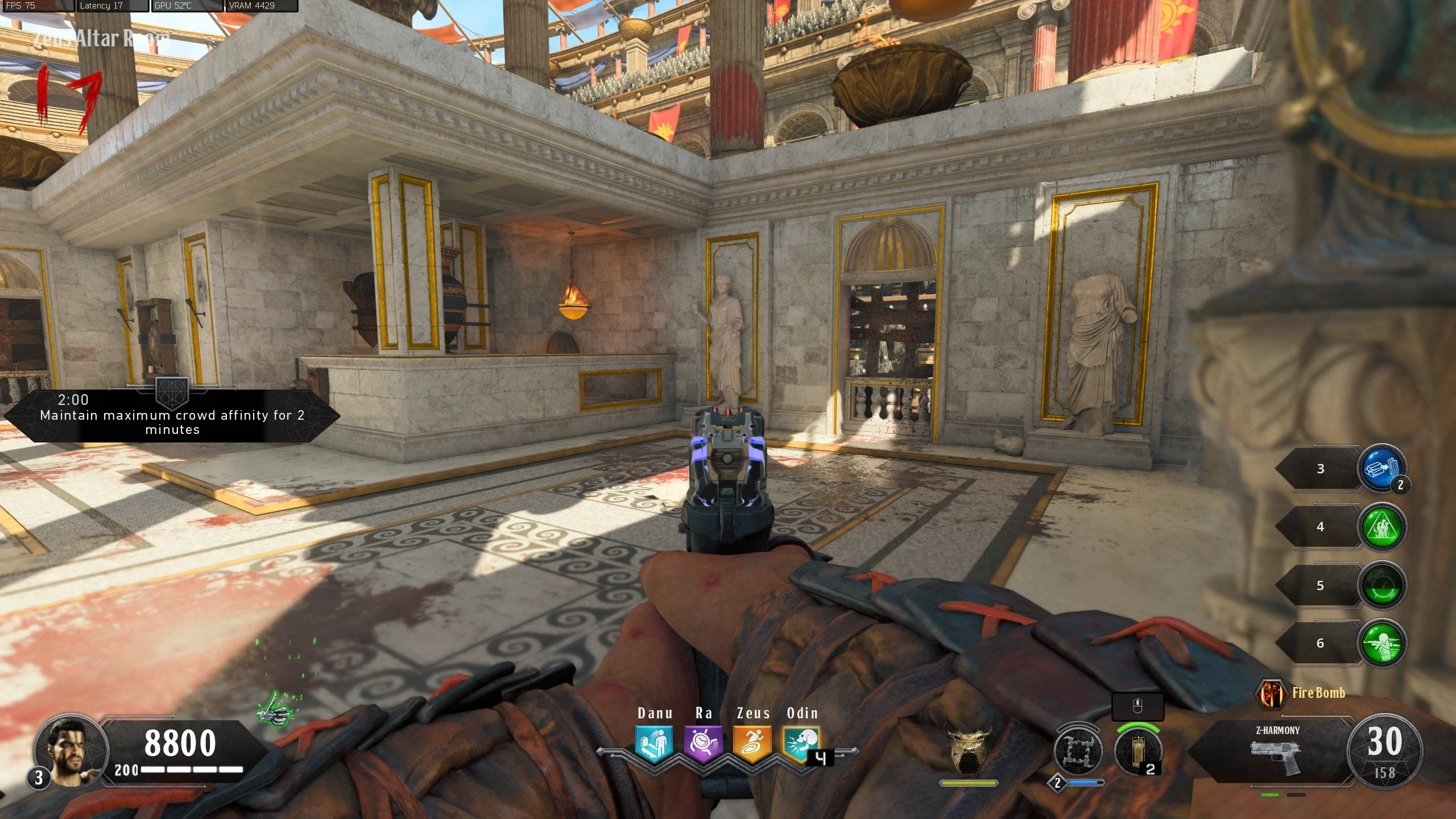Image resolution: width=1456 pixels, height=819 pixels.
Task: Select the orange Zeus perk icon
Action: pos(752,743)
